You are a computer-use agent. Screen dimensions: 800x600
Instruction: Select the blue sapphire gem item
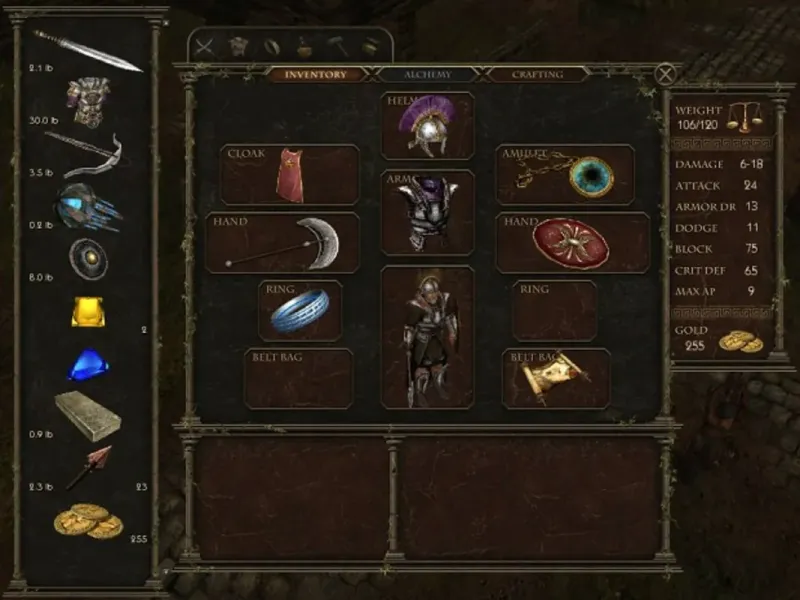pyautogui.click(x=88, y=365)
